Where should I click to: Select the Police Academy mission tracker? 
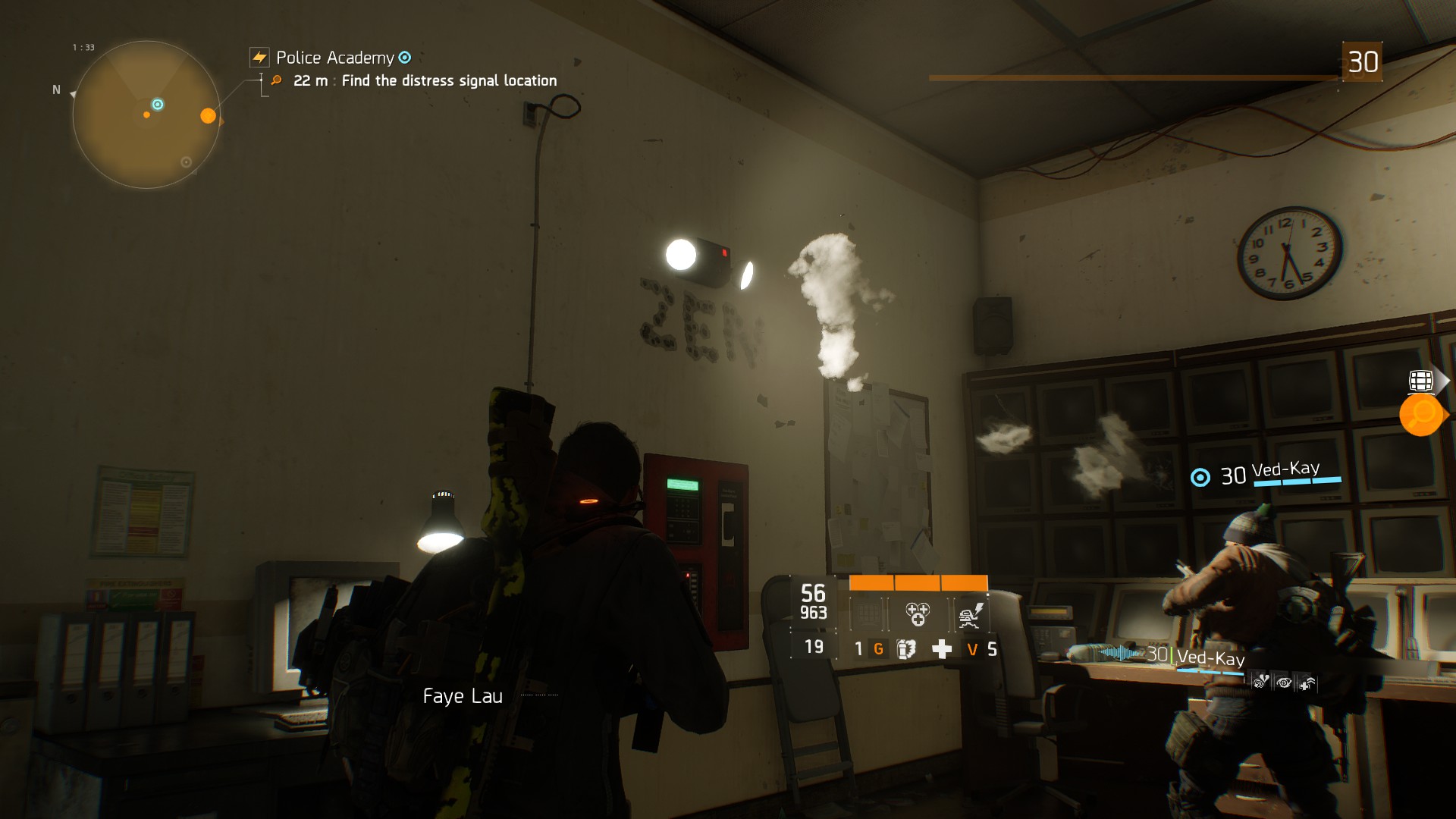334,58
